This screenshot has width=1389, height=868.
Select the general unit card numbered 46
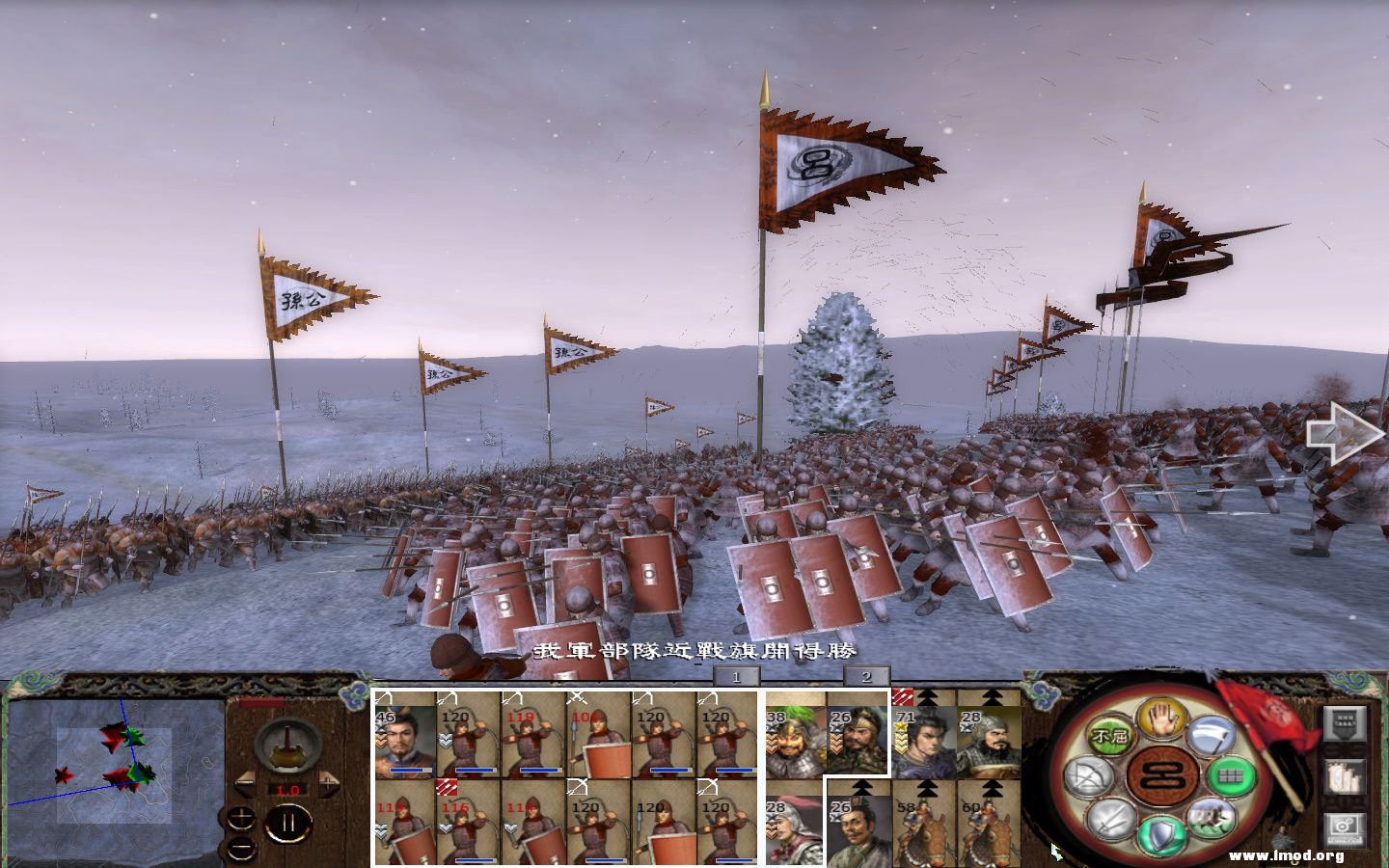pyautogui.click(x=405, y=735)
